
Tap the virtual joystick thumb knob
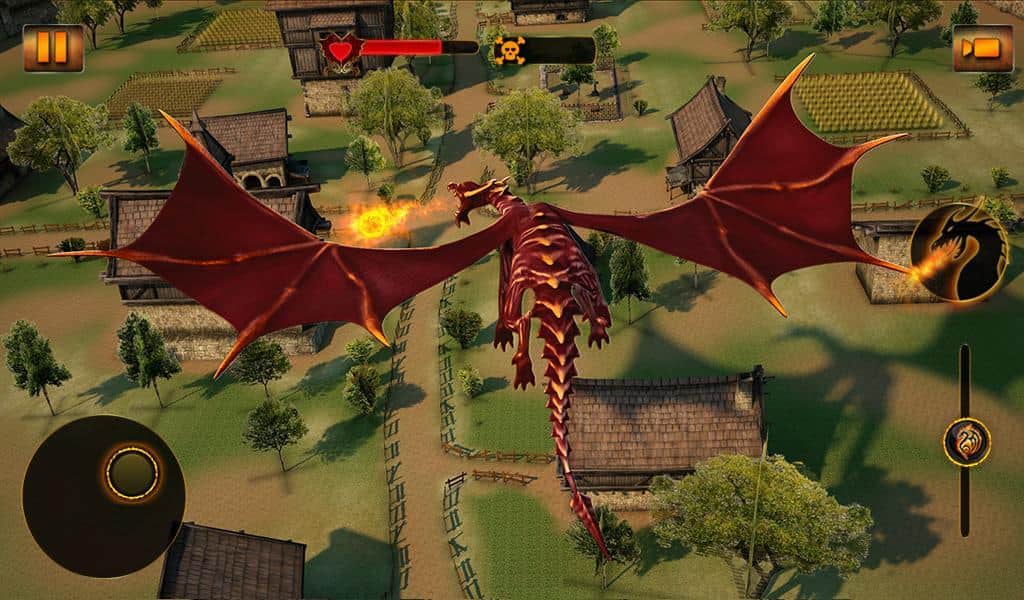pyautogui.click(x=132, y=473)
